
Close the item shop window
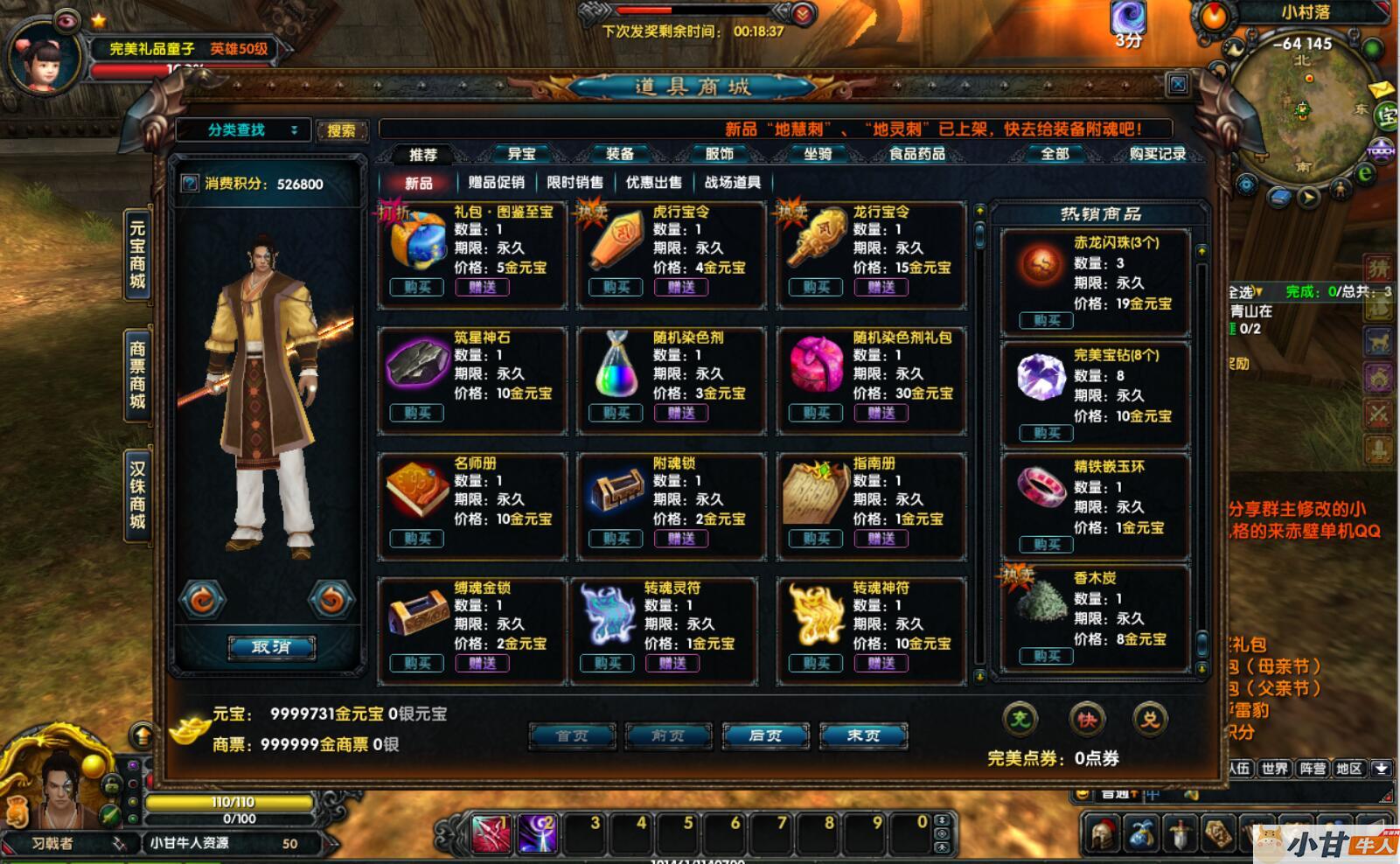1178,84
